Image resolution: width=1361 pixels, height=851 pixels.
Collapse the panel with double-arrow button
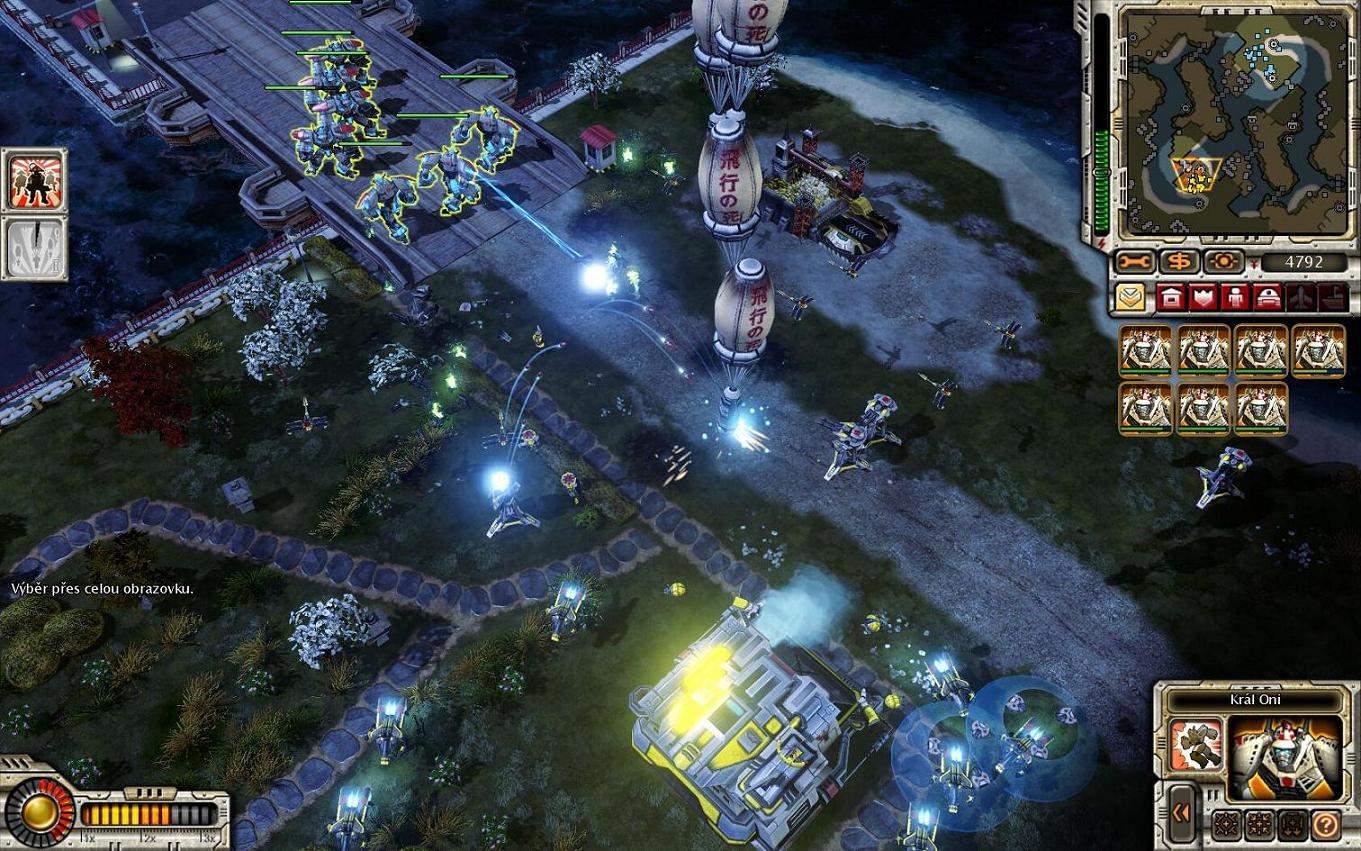1181,813
